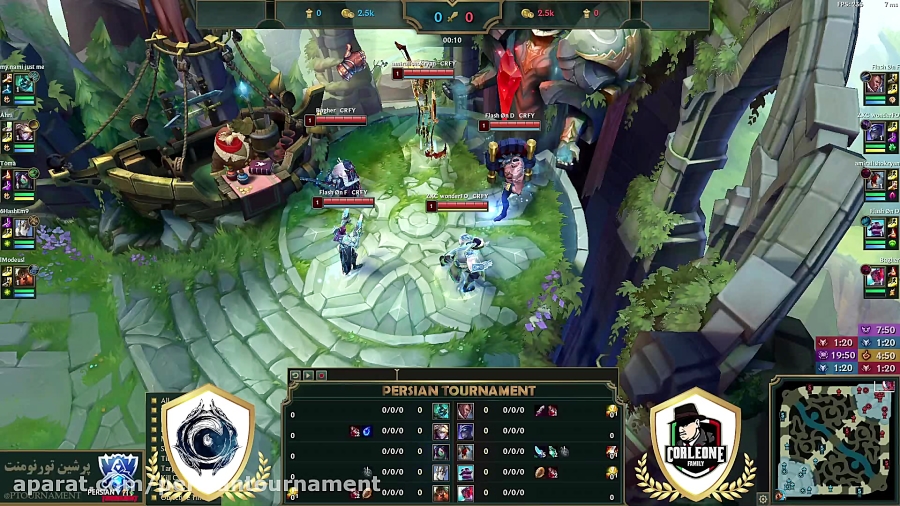Click the minimap settings gear icon
The width and height of the screenshot is (900, 506).
point(764,497)
